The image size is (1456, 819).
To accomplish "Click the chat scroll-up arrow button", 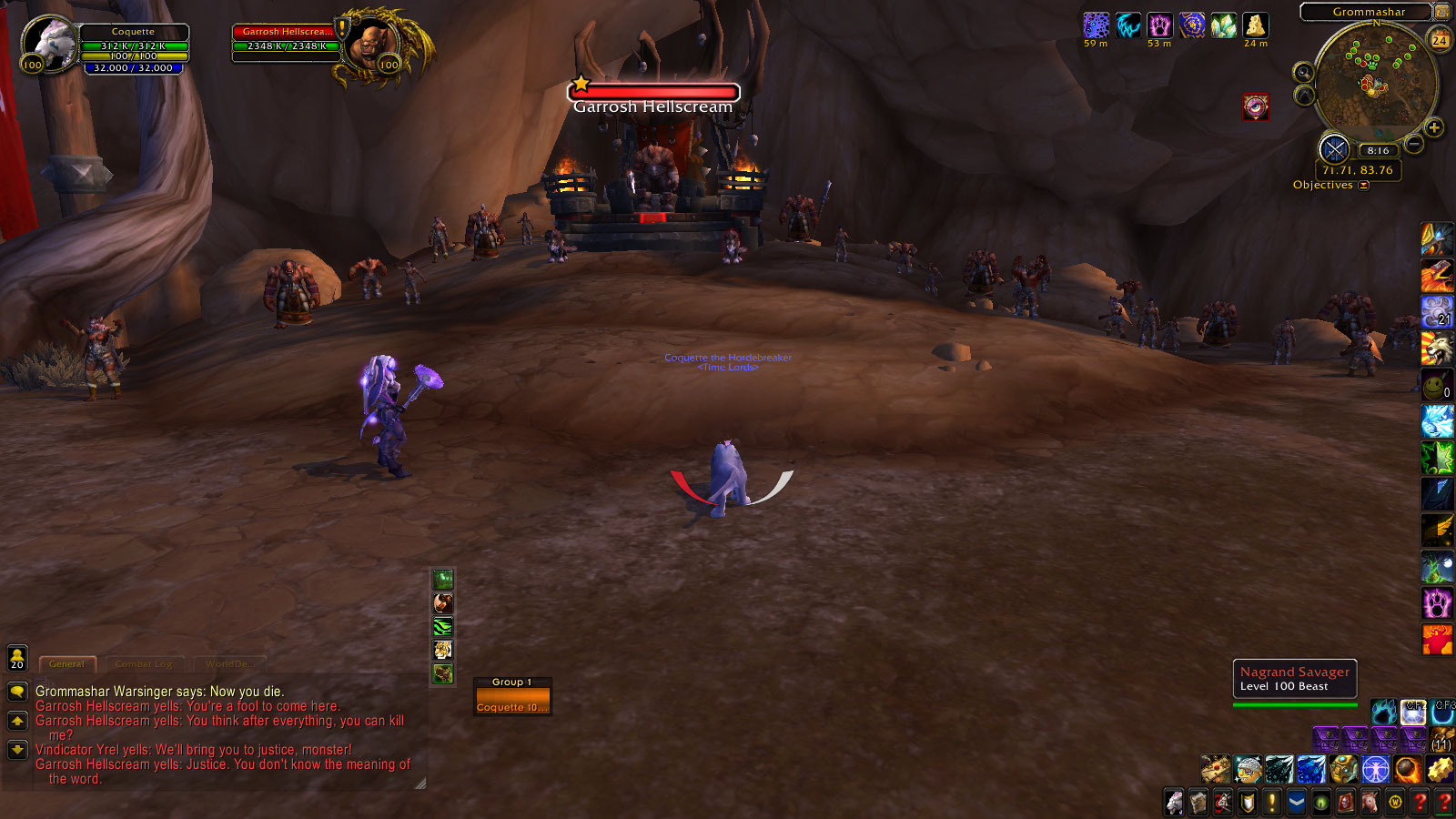I will pyautogui.click(x=17, y=721).
